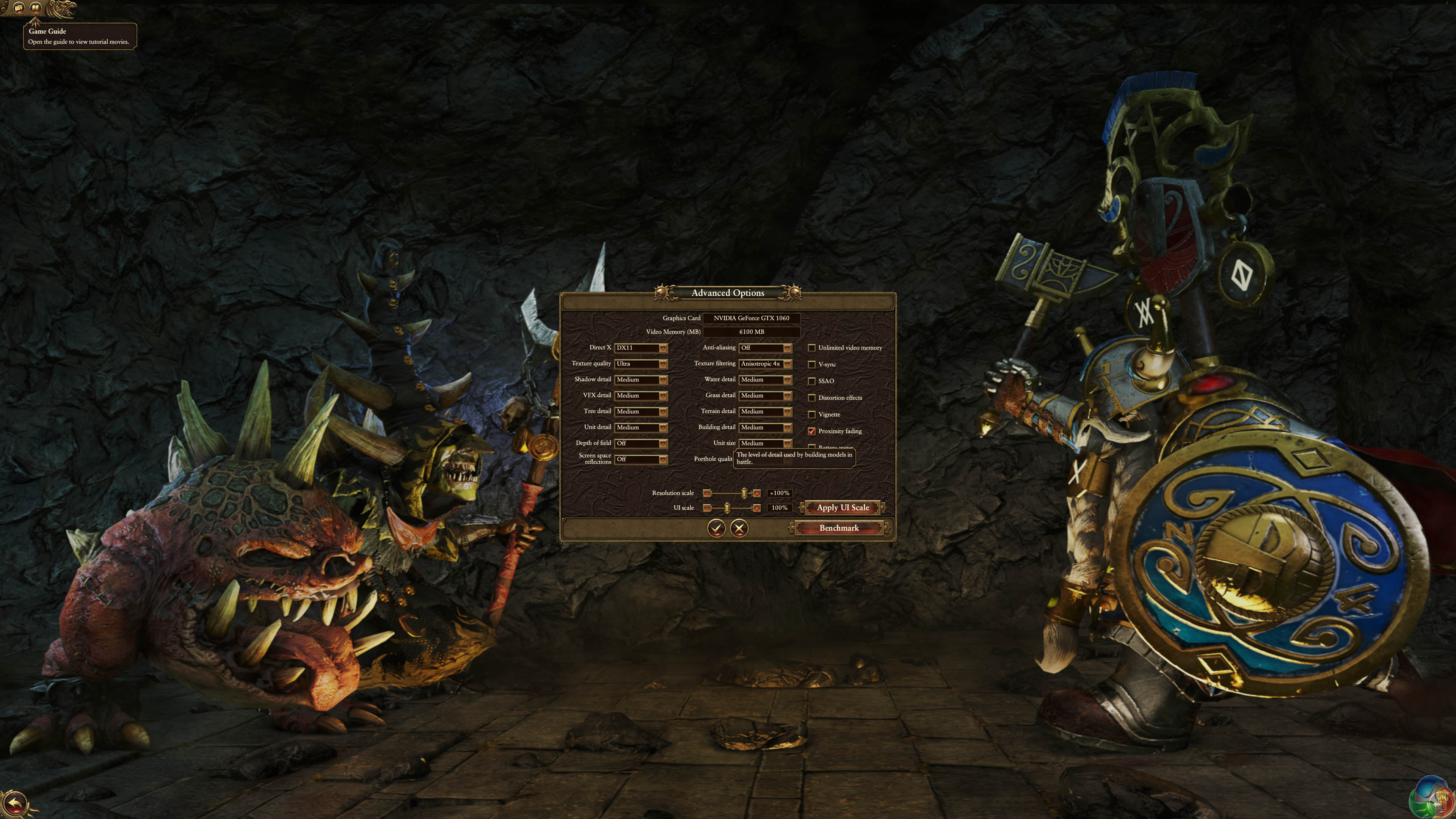Viewport: 1456px width, 819px height.
Task: Increase UI scale with the plus button
Action: (757, 508)
